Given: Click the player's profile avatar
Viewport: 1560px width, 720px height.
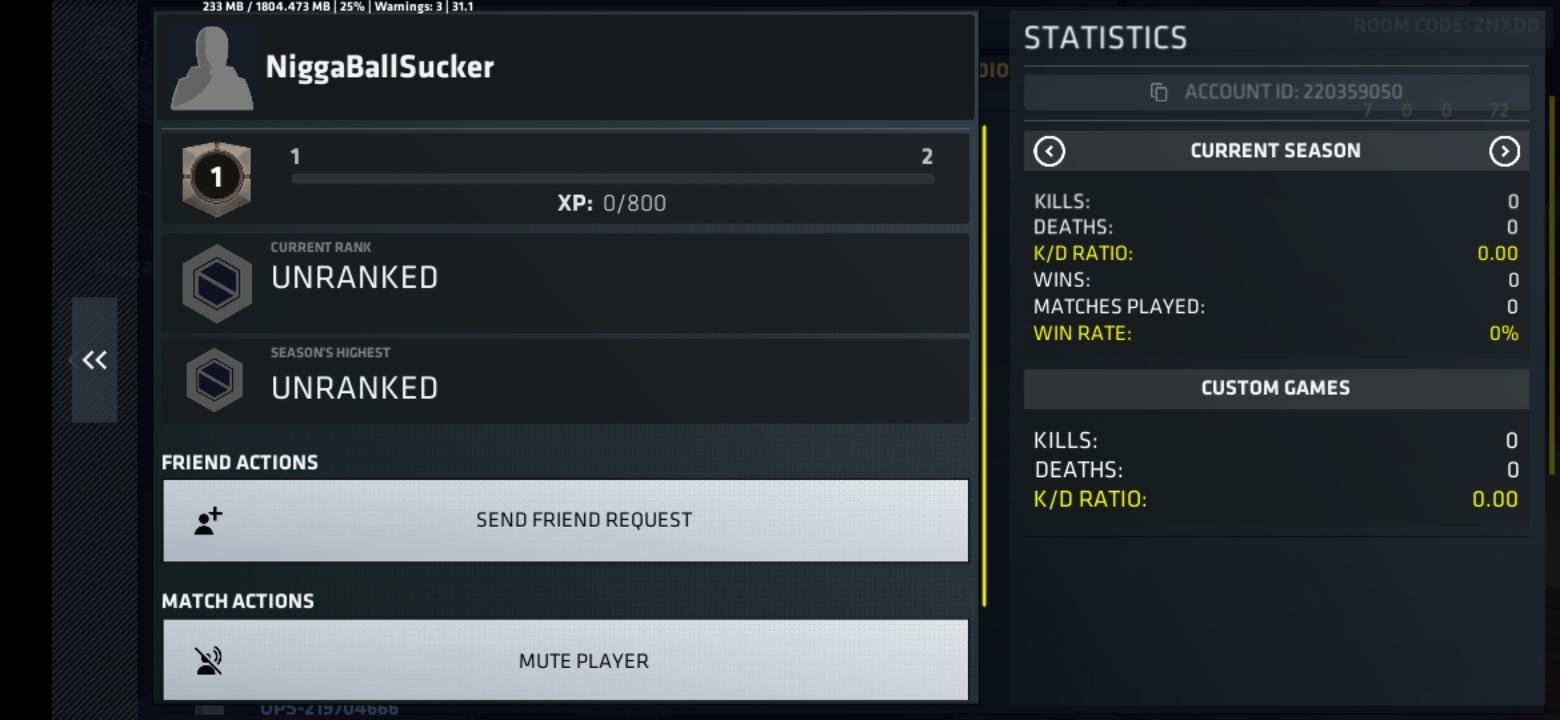Looking at the screenshot, I should [x=212, y=67].
